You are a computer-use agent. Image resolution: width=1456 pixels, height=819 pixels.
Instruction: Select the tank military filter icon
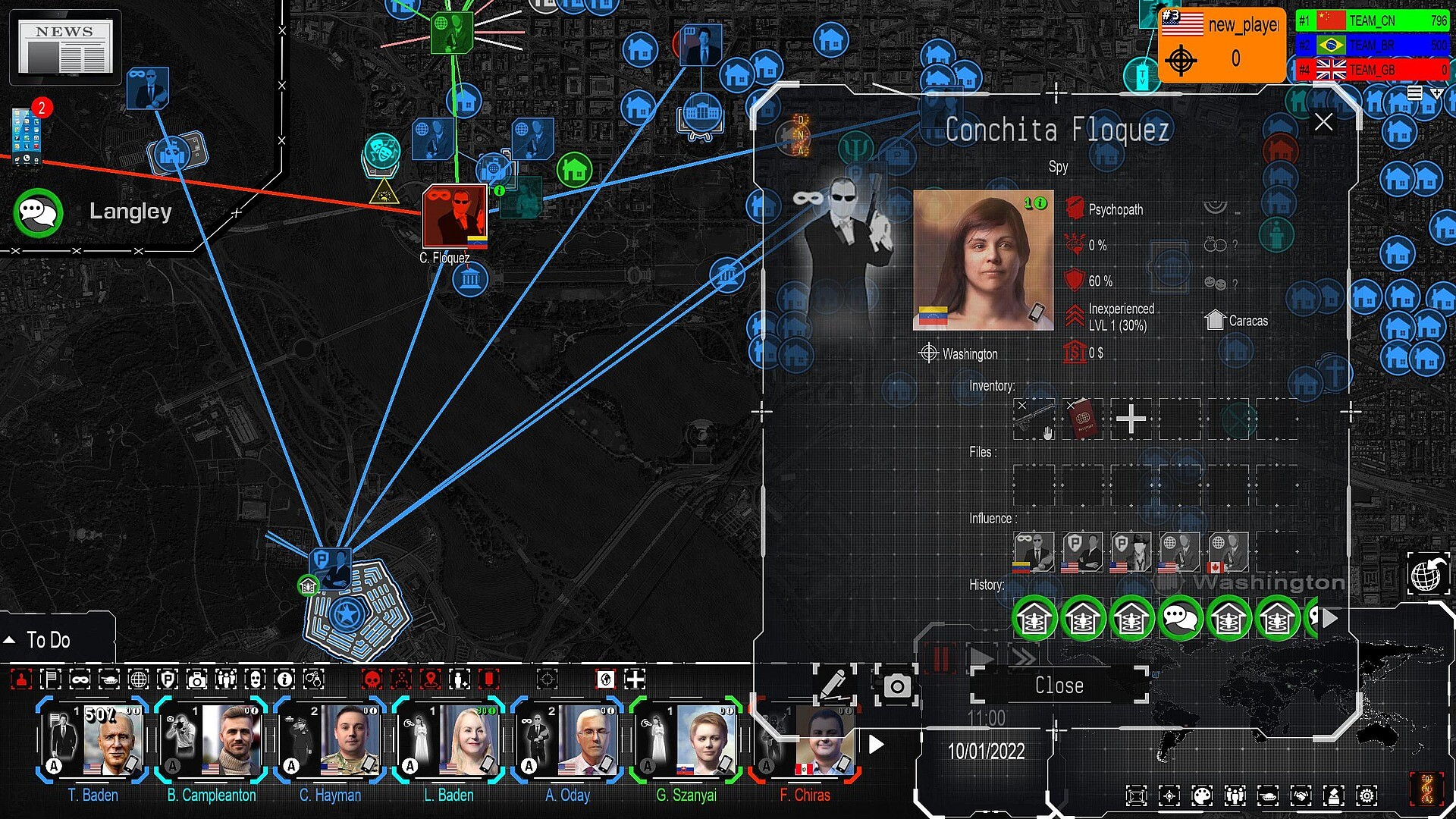[x=110, y=680]
